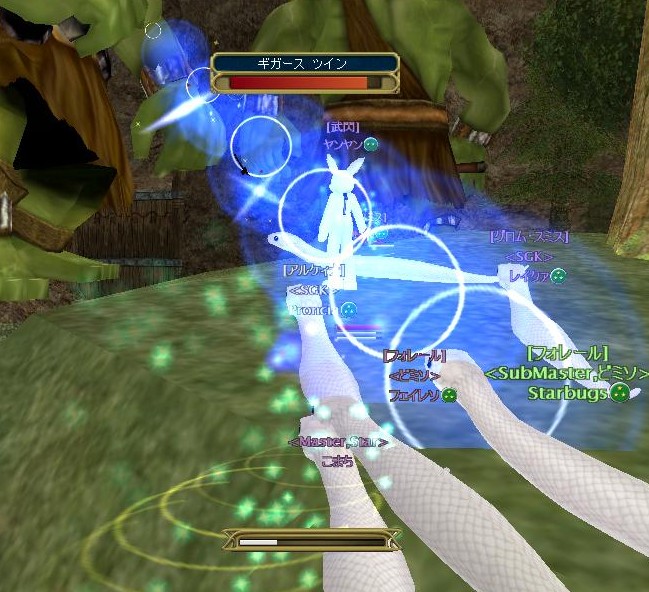
Task: Click the フェイレン player nameplate
Action: point(414,395)
